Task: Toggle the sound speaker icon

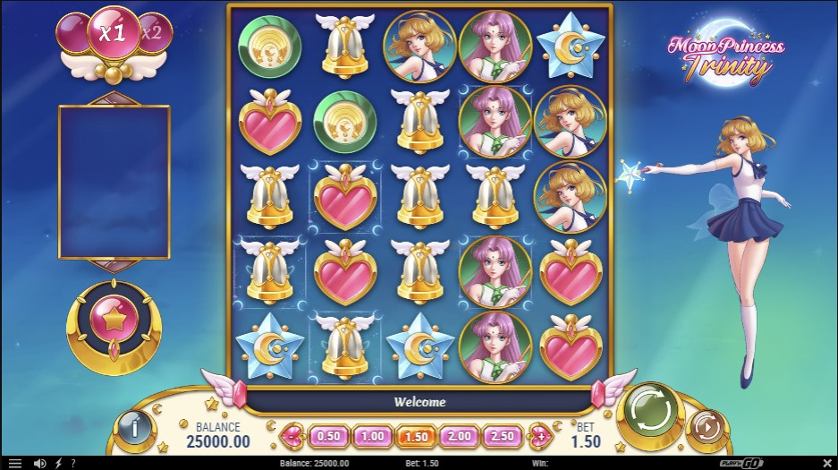Action: coord(40,463)
